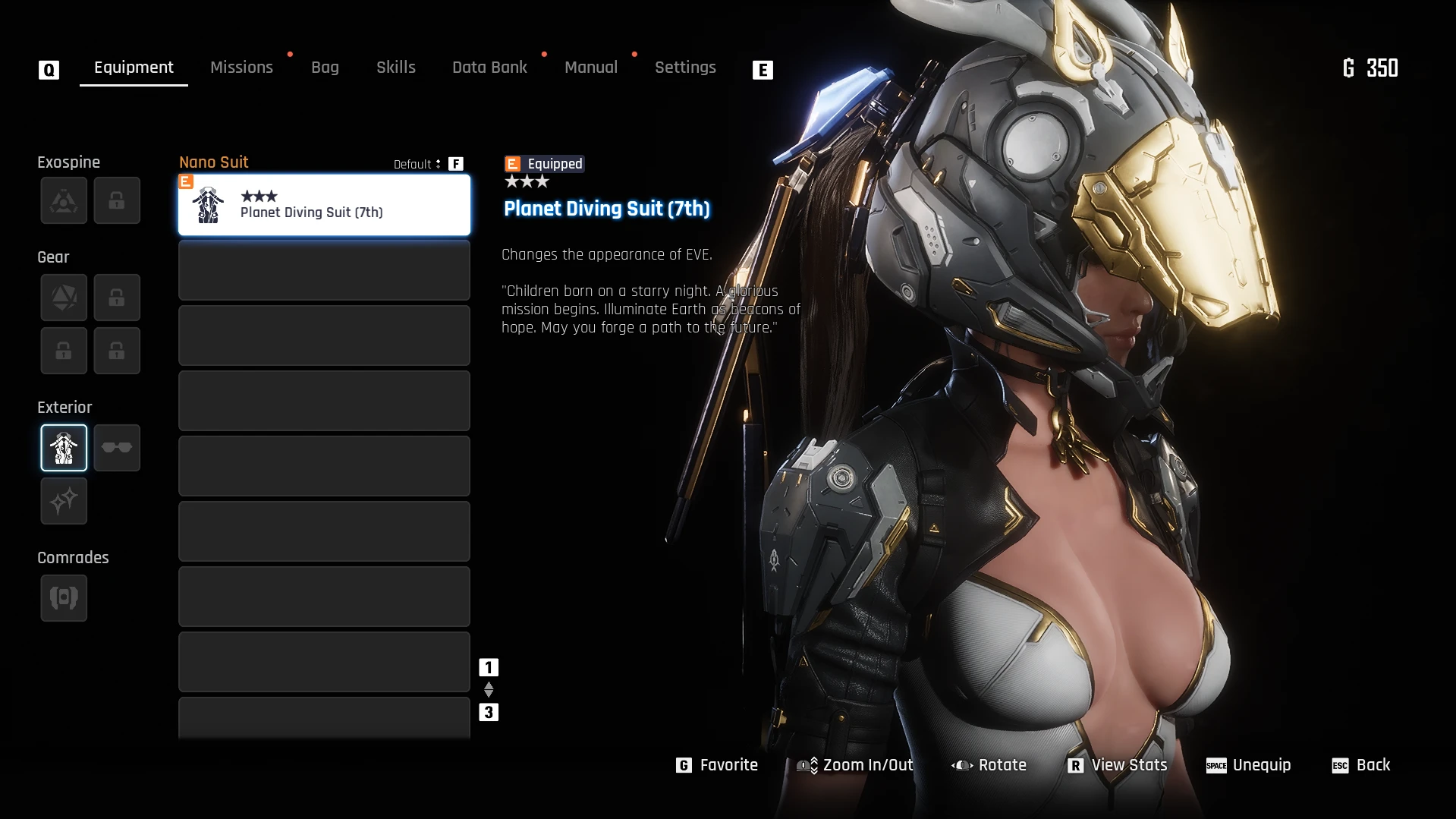Choose the glasses exterior slot
1456x819 pixels.
pyautogui.click(x=117, y=448)
